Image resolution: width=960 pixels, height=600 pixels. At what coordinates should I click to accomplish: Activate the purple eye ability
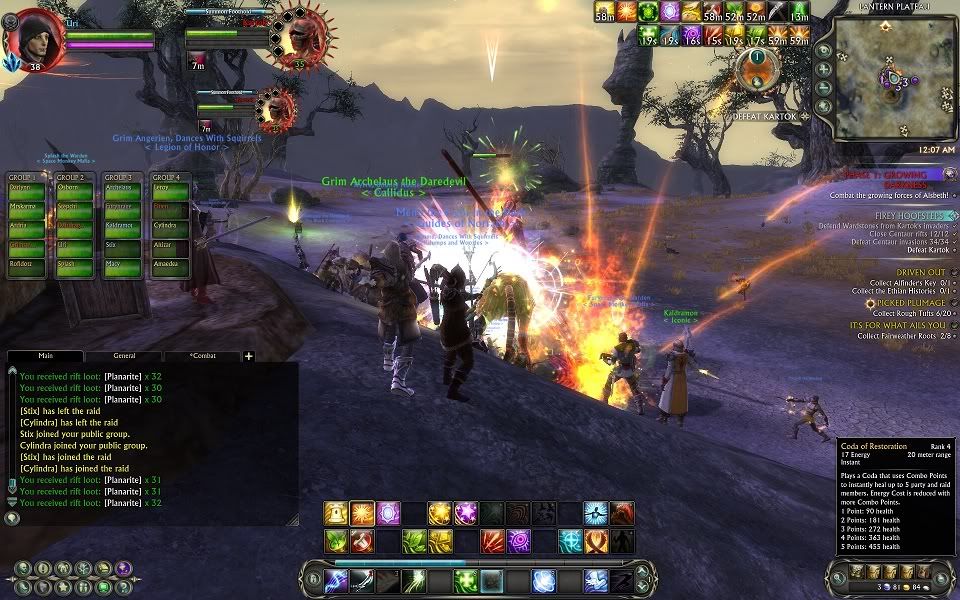coord(518,542)
